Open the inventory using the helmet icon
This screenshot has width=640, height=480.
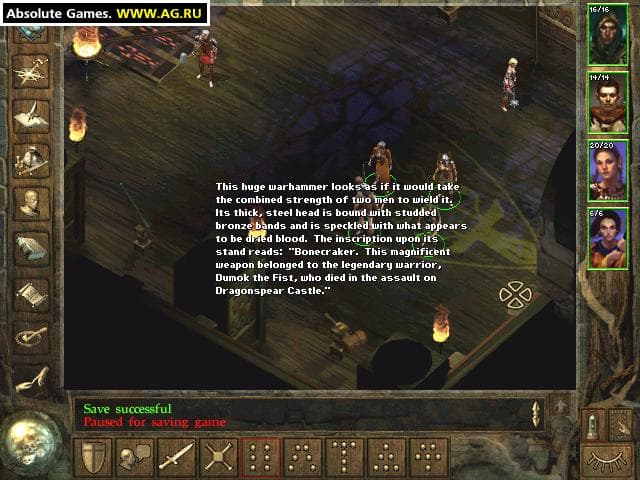tap(31, 157)
